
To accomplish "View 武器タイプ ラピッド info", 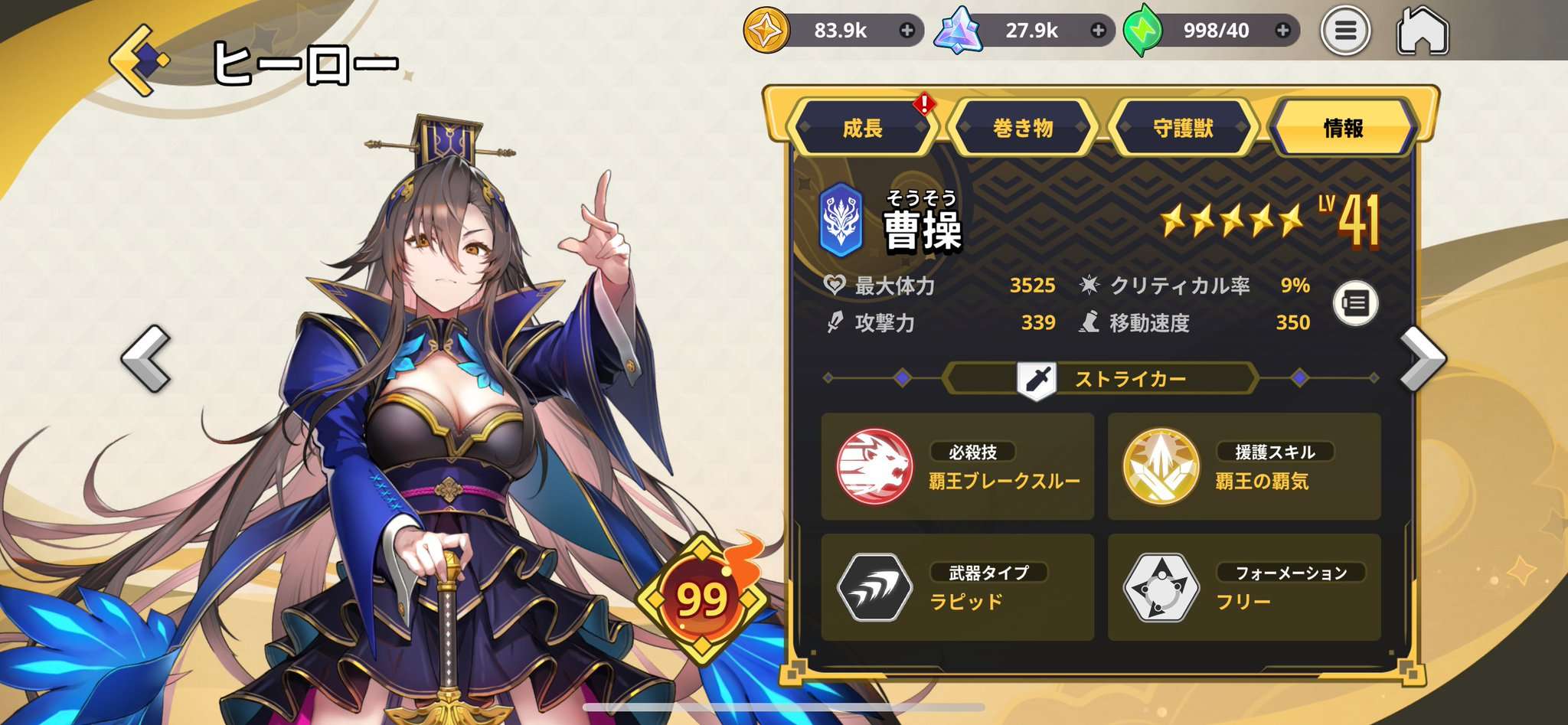I will (x=957, y=587).
